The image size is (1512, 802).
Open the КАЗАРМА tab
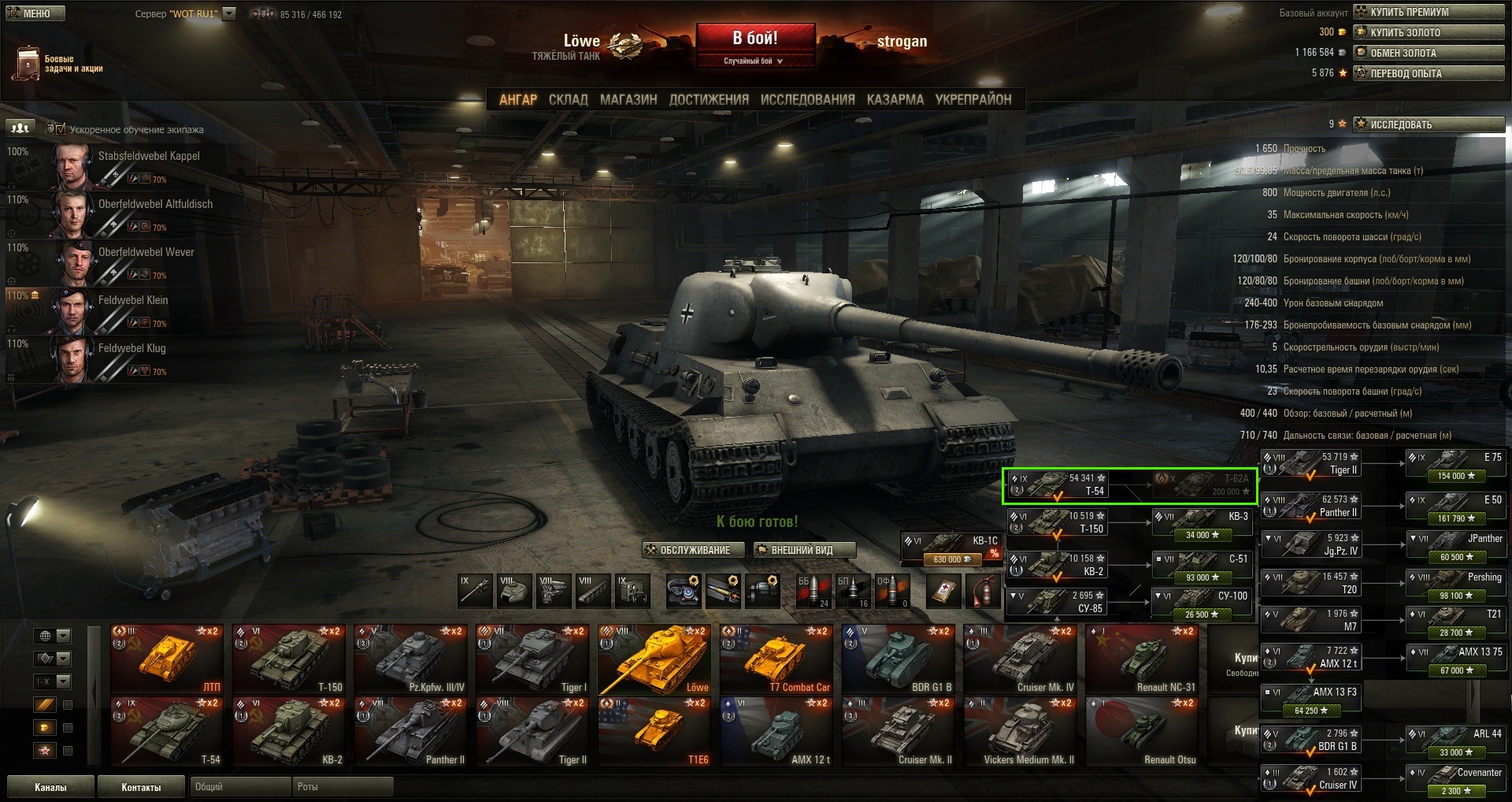pos(895,100)
